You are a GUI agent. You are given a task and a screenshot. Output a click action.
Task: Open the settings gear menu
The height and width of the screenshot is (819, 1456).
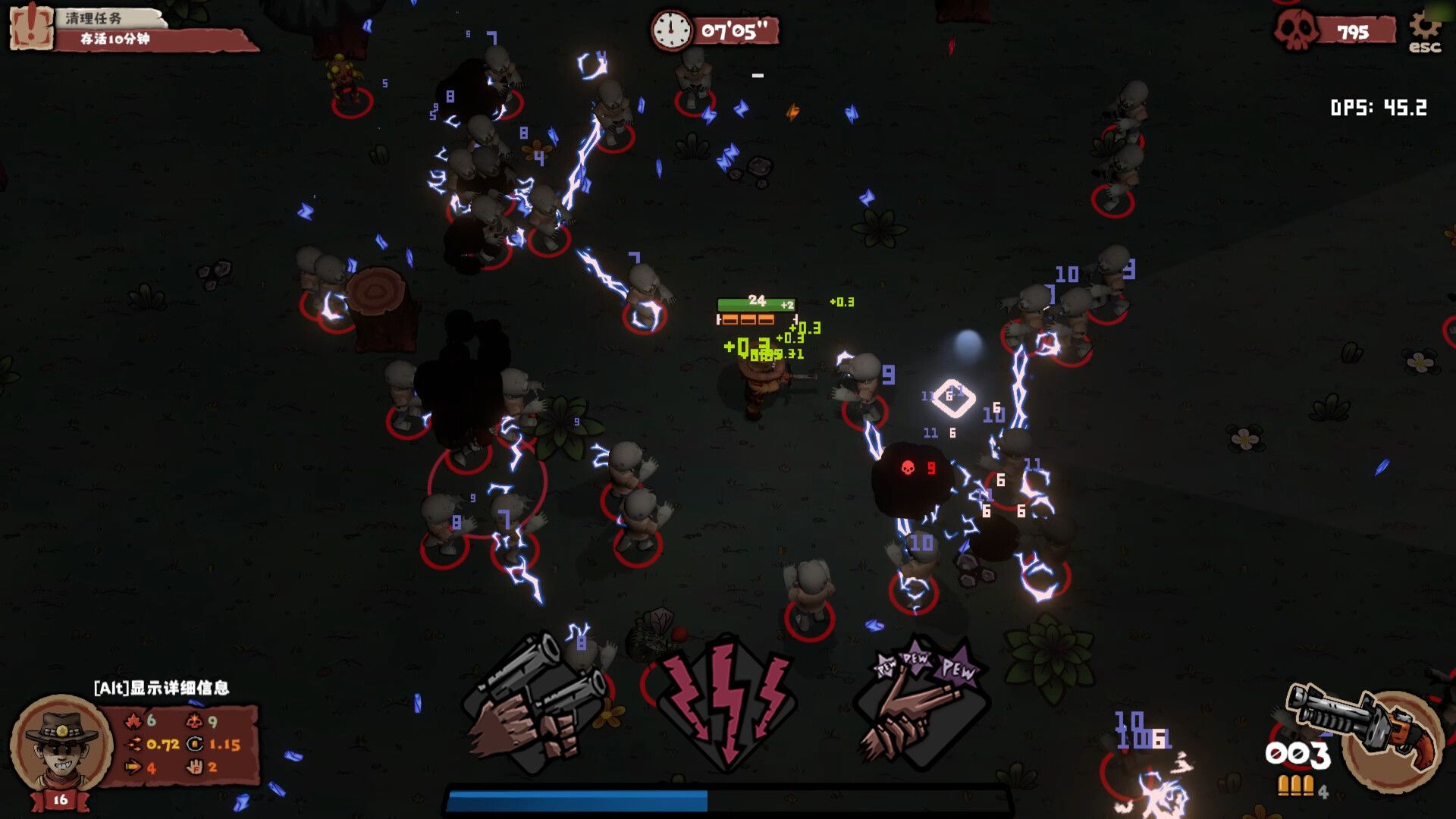click(1425, 30)
